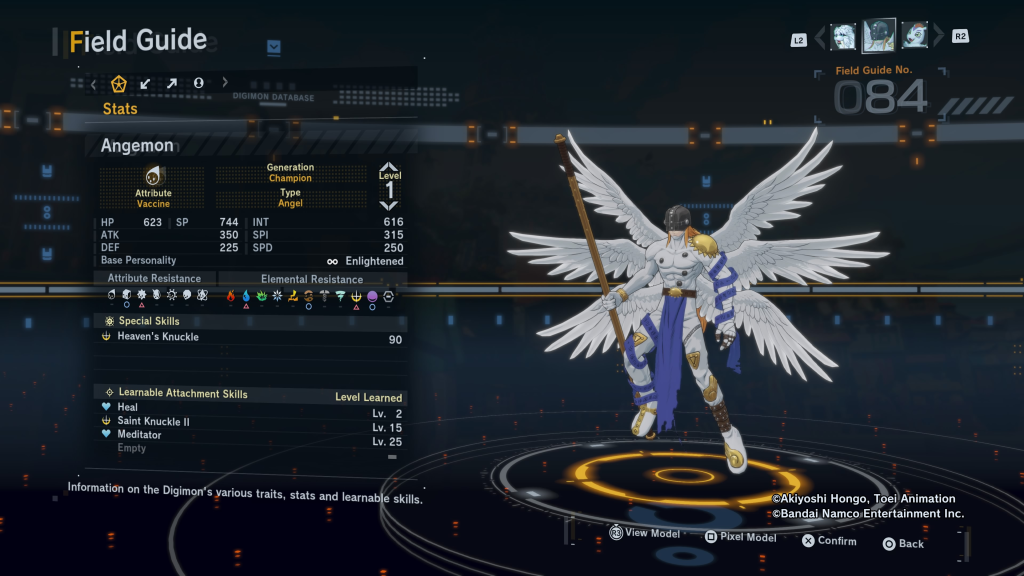This screenshot has width=1024, height=576.
Task: Select the Heal attachment skill row
Action: coord(250,408)
